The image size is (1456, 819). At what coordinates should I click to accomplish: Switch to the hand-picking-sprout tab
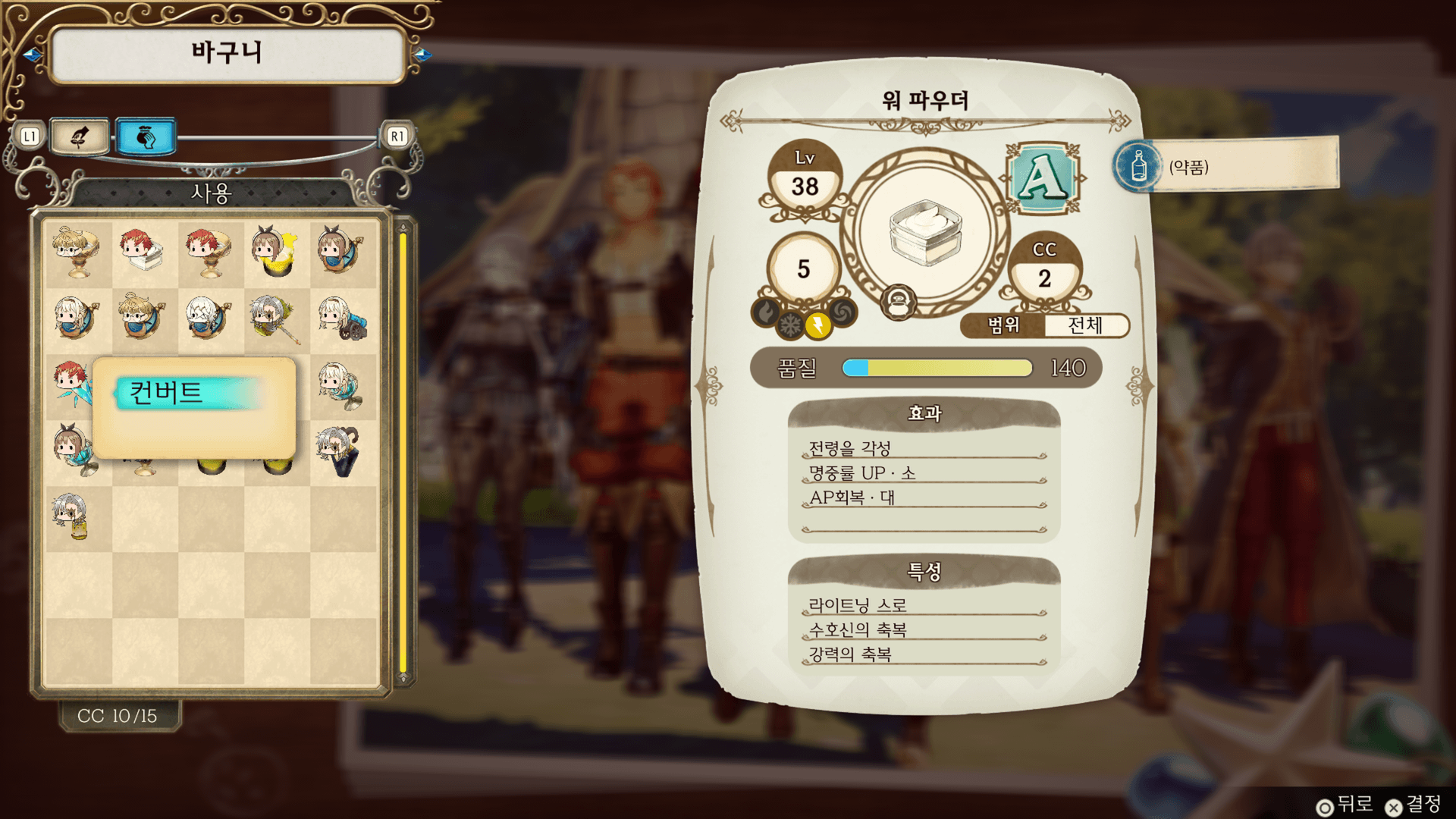point(80,136)
